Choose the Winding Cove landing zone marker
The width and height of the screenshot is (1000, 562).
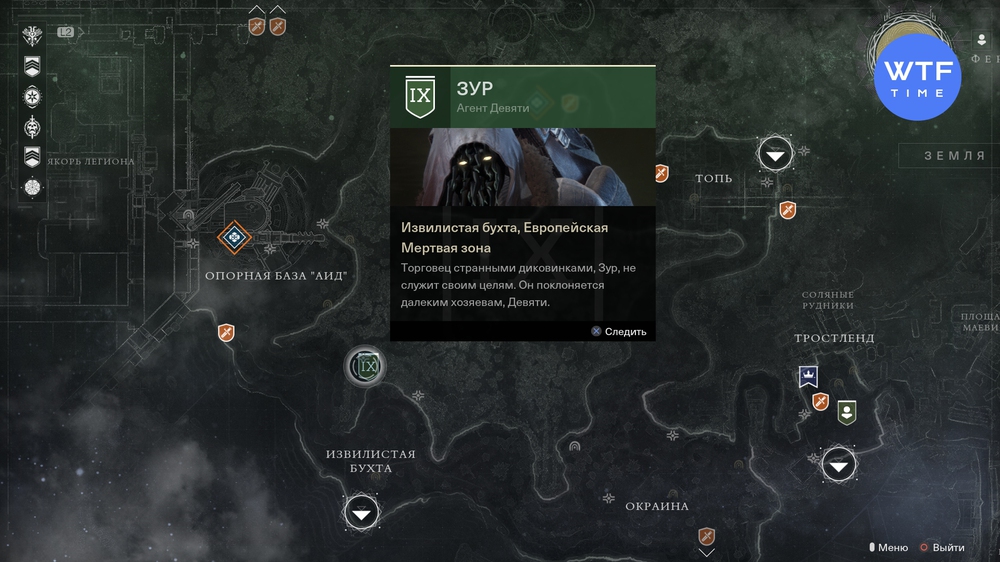tap(362, 513)
